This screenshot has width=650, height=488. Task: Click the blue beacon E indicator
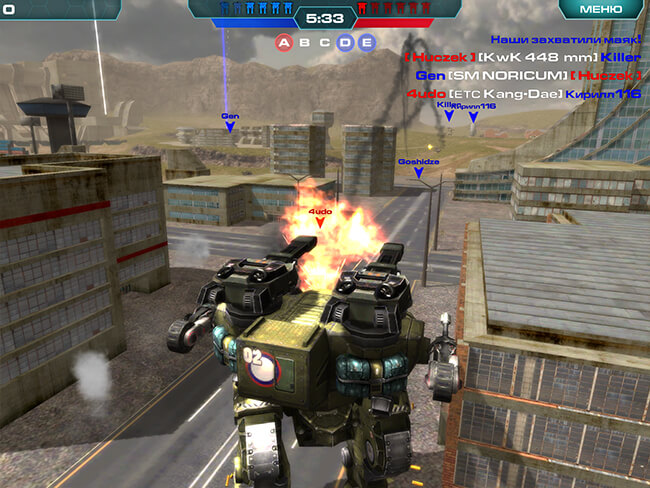[366, 43]
